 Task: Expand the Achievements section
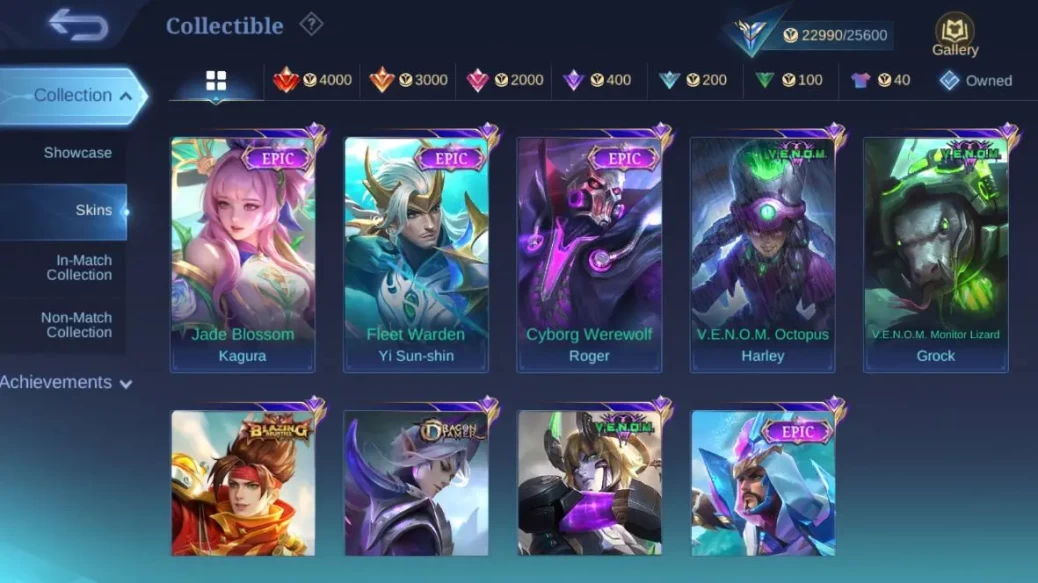[67, 383]
